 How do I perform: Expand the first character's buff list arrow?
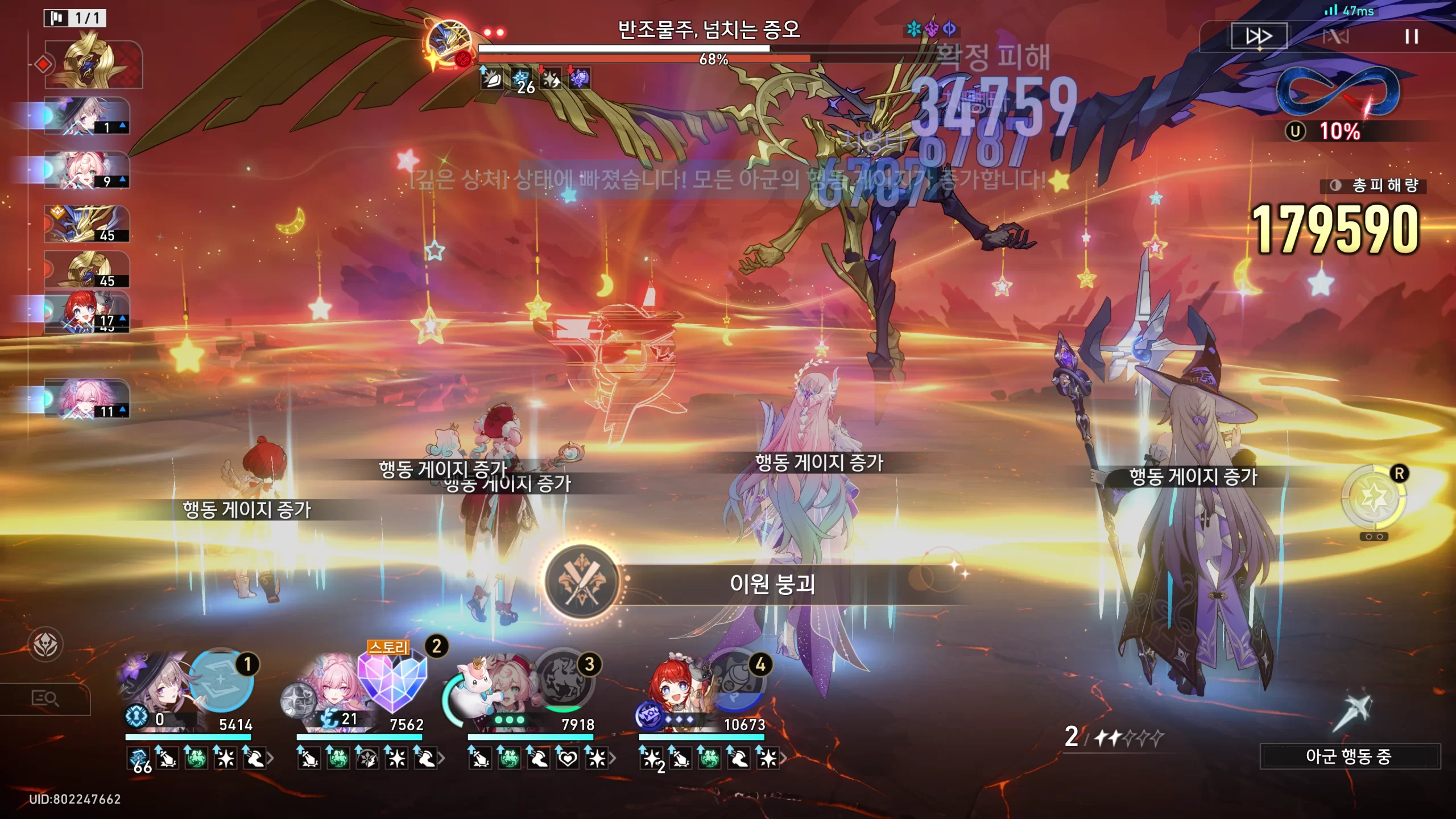271,758
